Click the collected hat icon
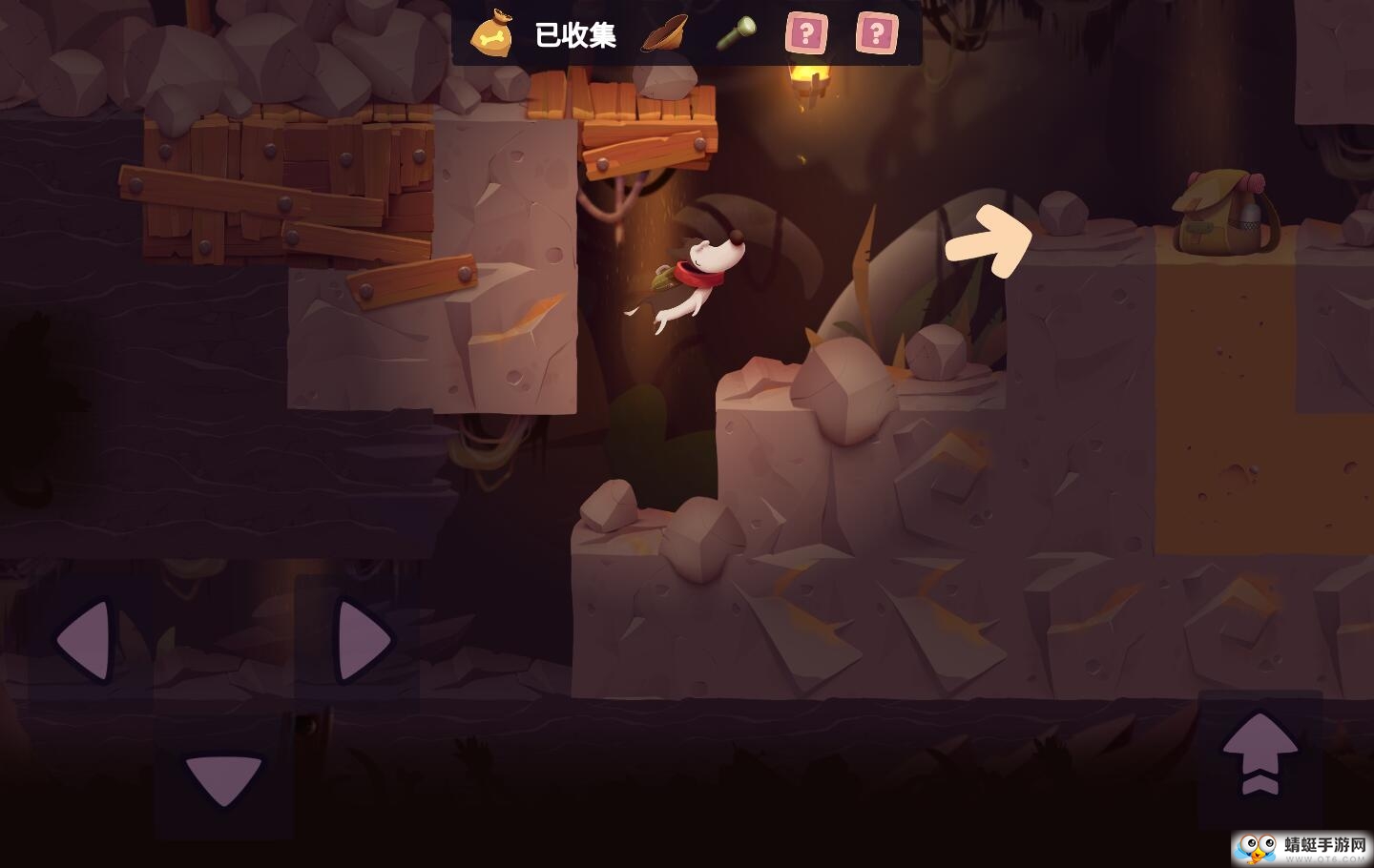1374x868 pixels. point(666,31)
